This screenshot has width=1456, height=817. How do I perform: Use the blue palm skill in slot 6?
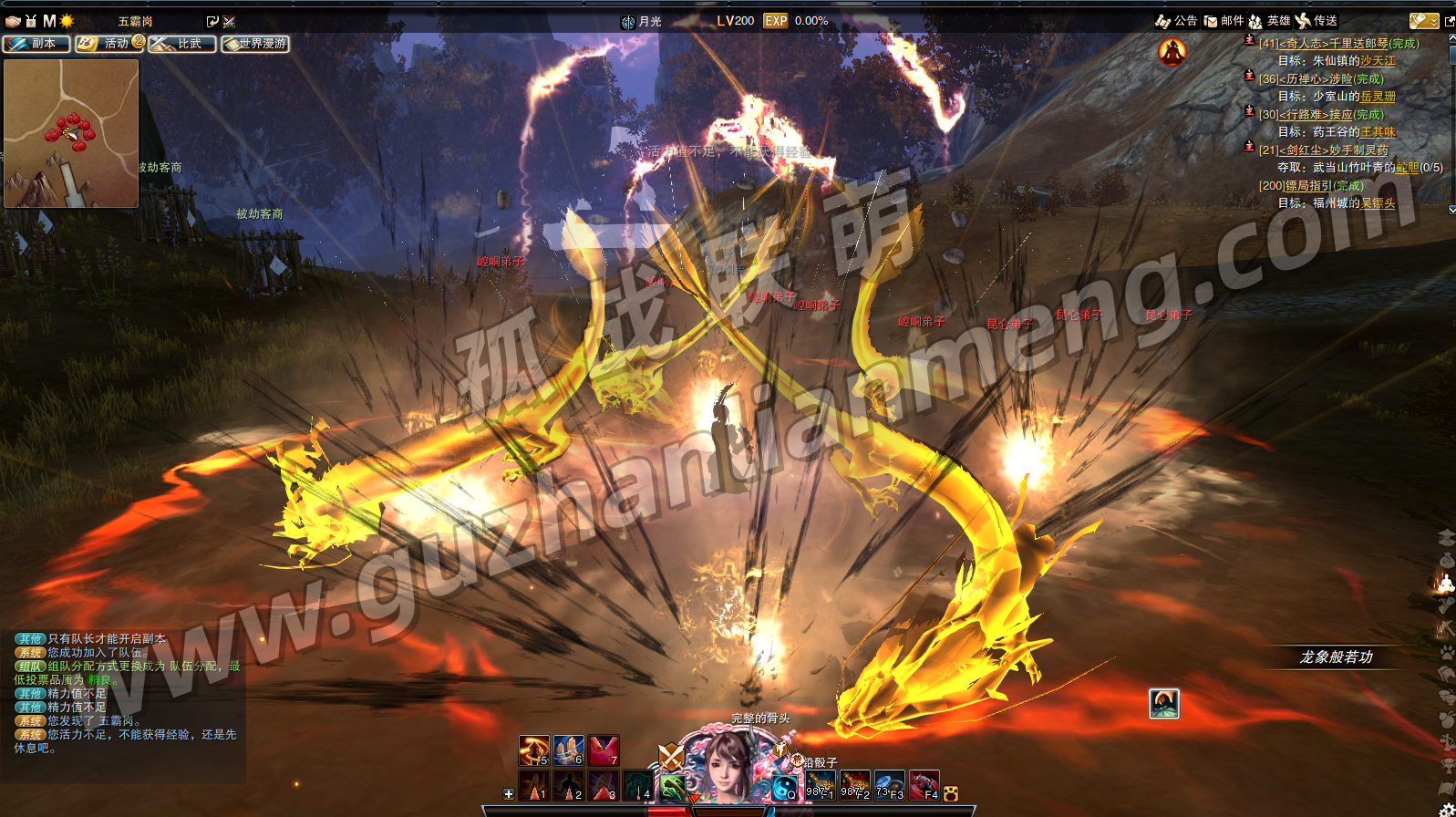[568, 750]
